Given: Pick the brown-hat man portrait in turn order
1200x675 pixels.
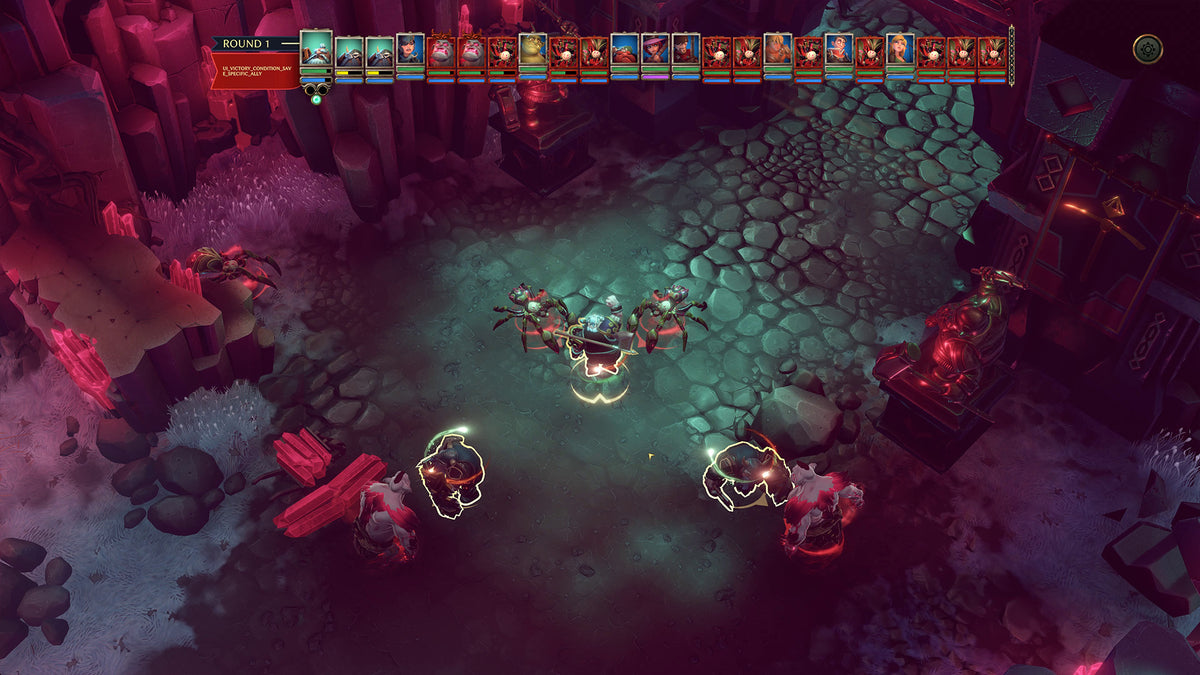Looking at the screenshot, I should [x=686, y=50].
